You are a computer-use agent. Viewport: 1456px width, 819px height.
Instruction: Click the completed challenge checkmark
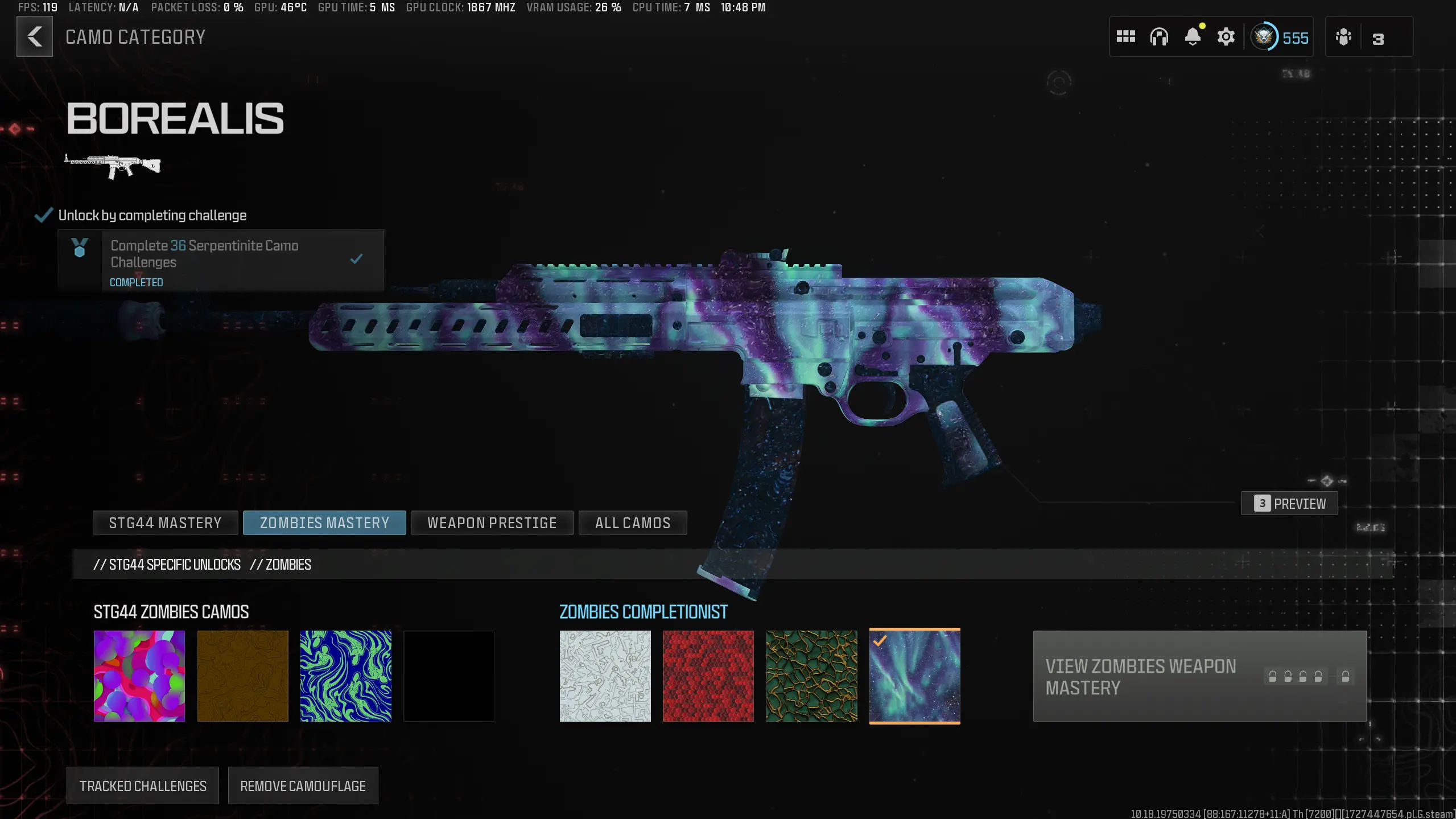(x=357, y=258)
